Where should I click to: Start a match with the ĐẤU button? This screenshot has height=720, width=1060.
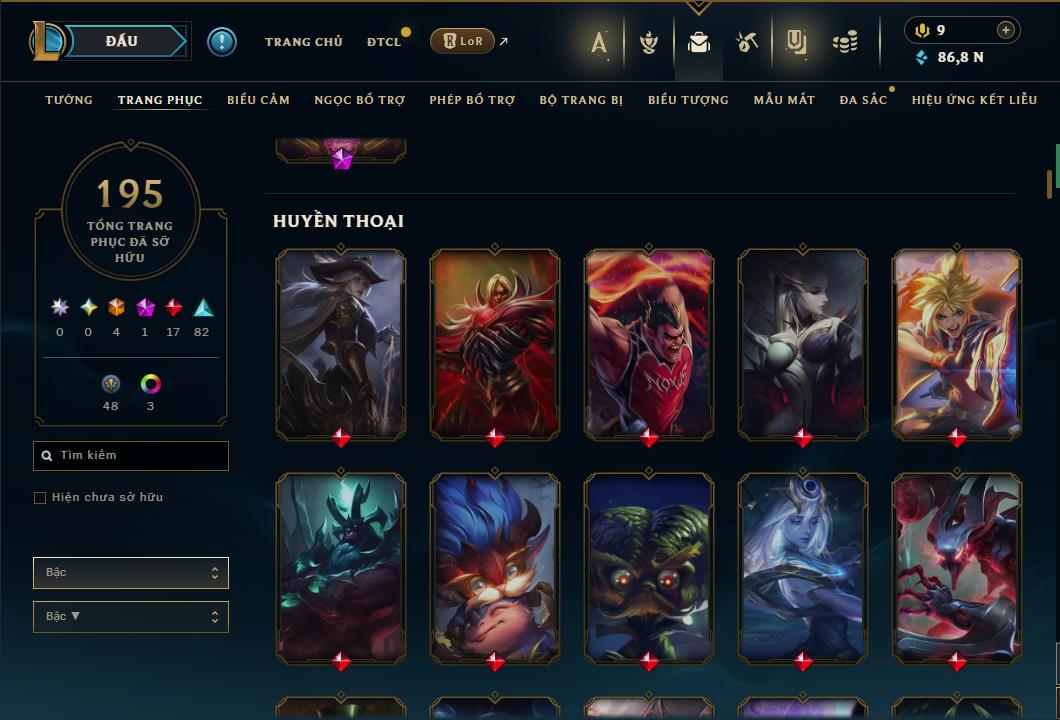click(122, 41)
